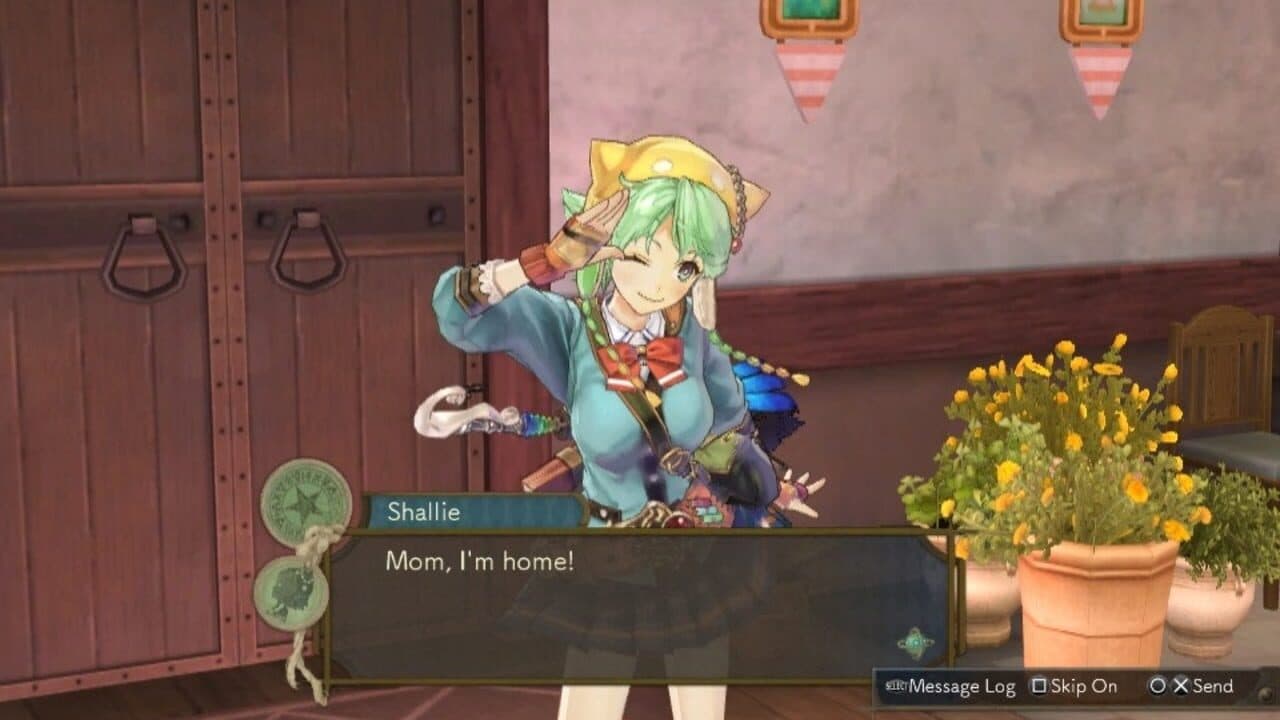Image resolution: width=1280 pixels, height=720 pixels.
Task: Enable message auto-advance via the Circle prompt
Action: 1157,687
